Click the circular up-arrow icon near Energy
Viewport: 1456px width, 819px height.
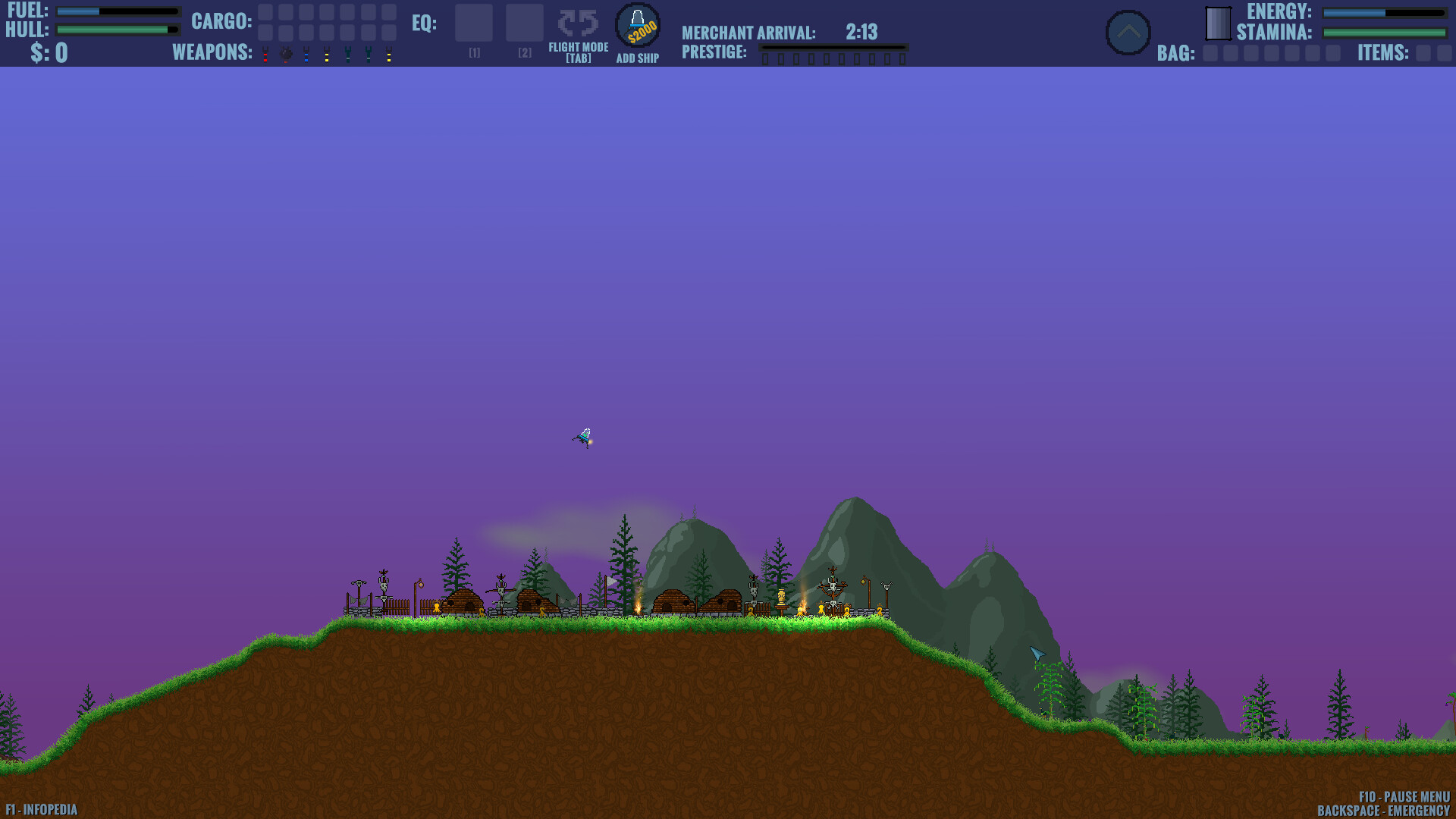tap(1128, 30)
